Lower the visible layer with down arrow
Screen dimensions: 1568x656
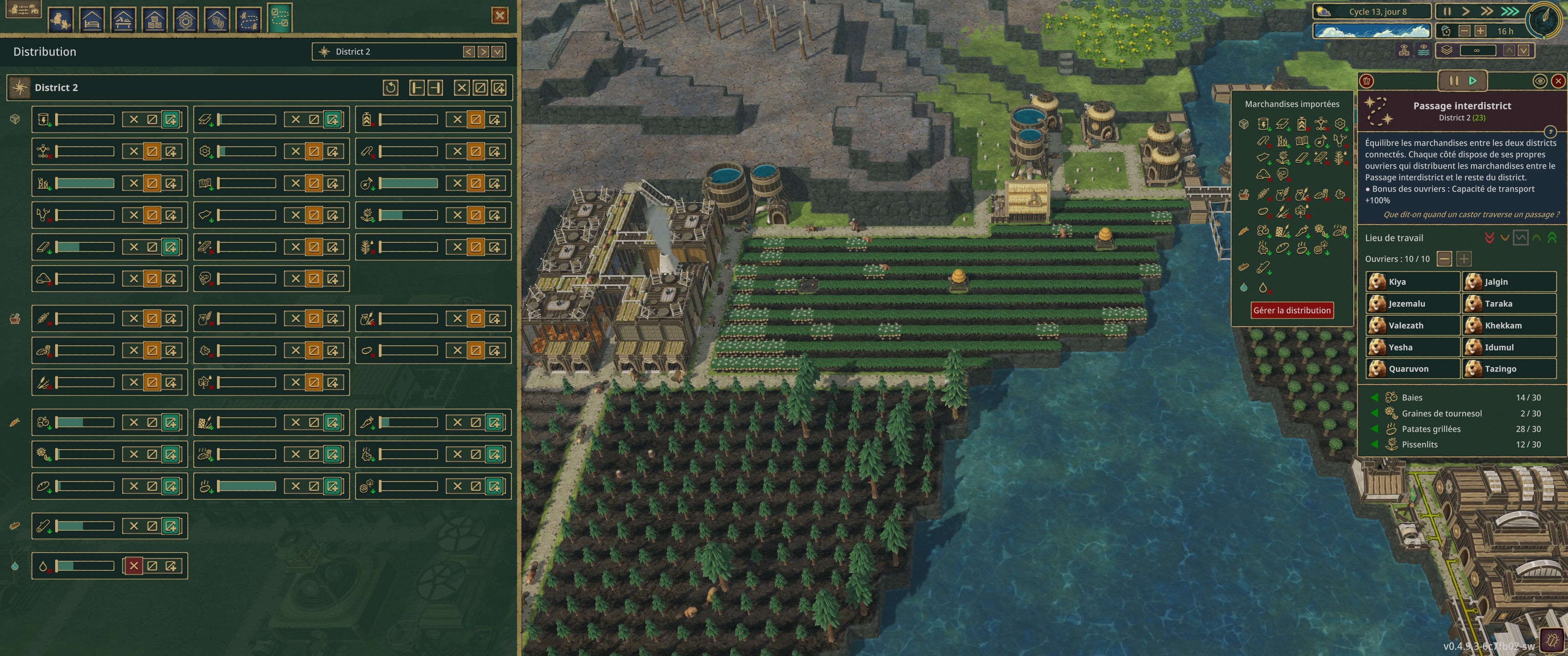(x=1523, y=51)
